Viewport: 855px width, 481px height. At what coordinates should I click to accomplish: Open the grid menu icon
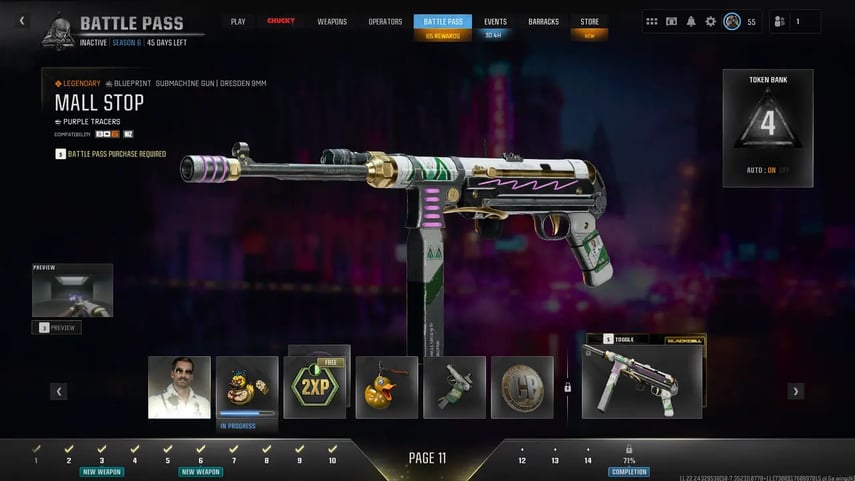click(652, 21)
